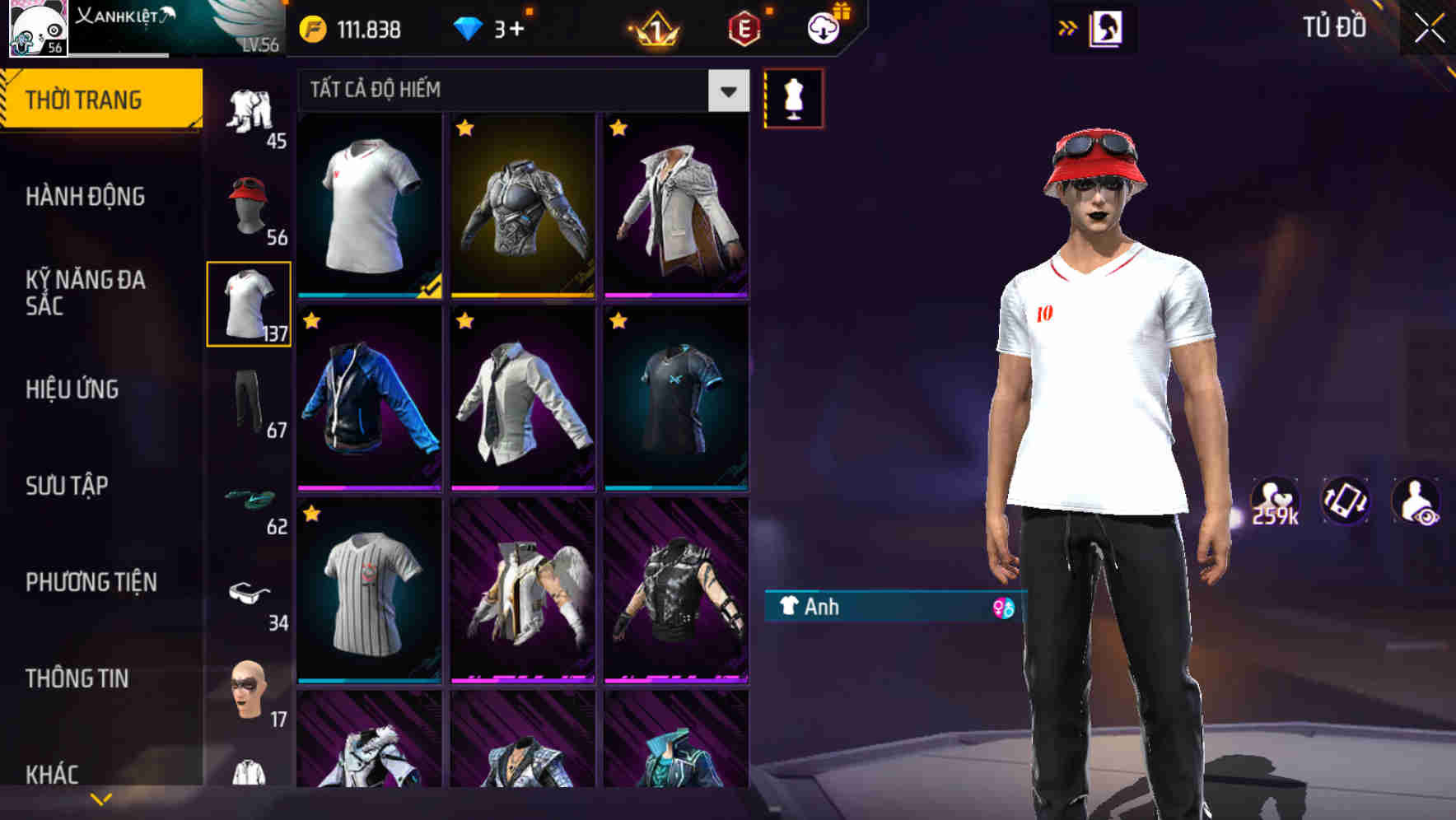
Task: Click the 259k likes counter button
Action: coord(1274,502)
